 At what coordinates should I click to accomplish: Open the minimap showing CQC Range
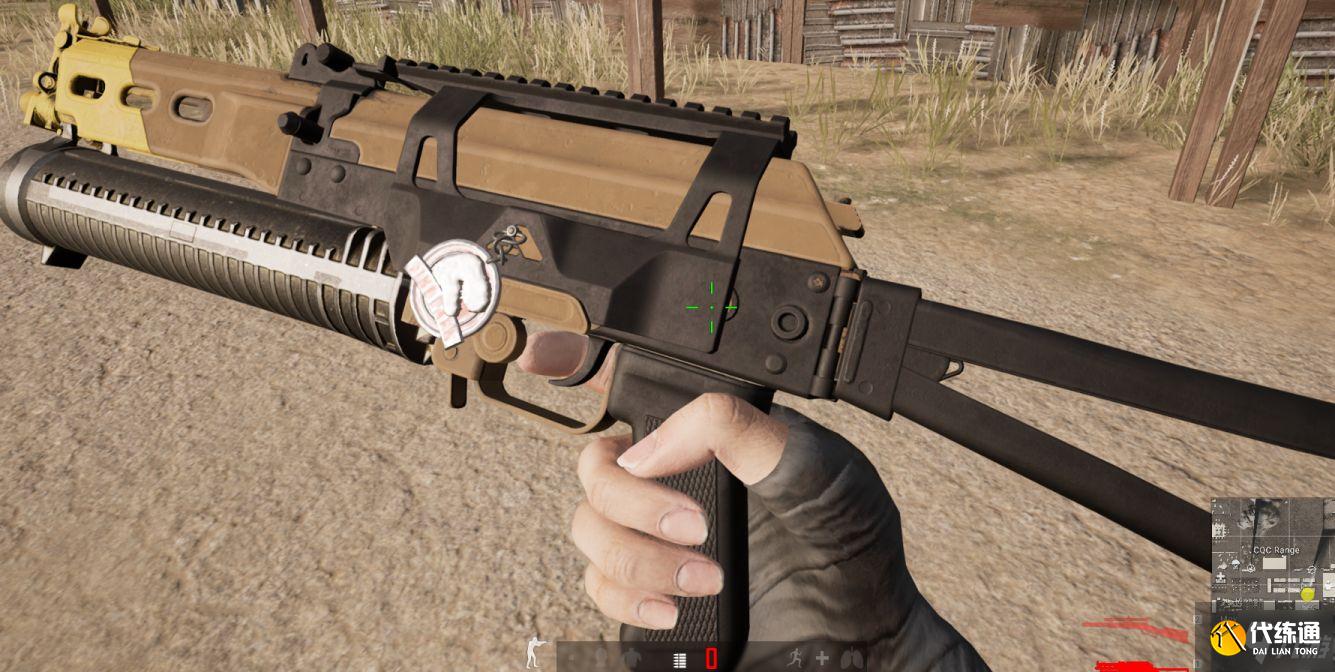[x=1272, y=555]
